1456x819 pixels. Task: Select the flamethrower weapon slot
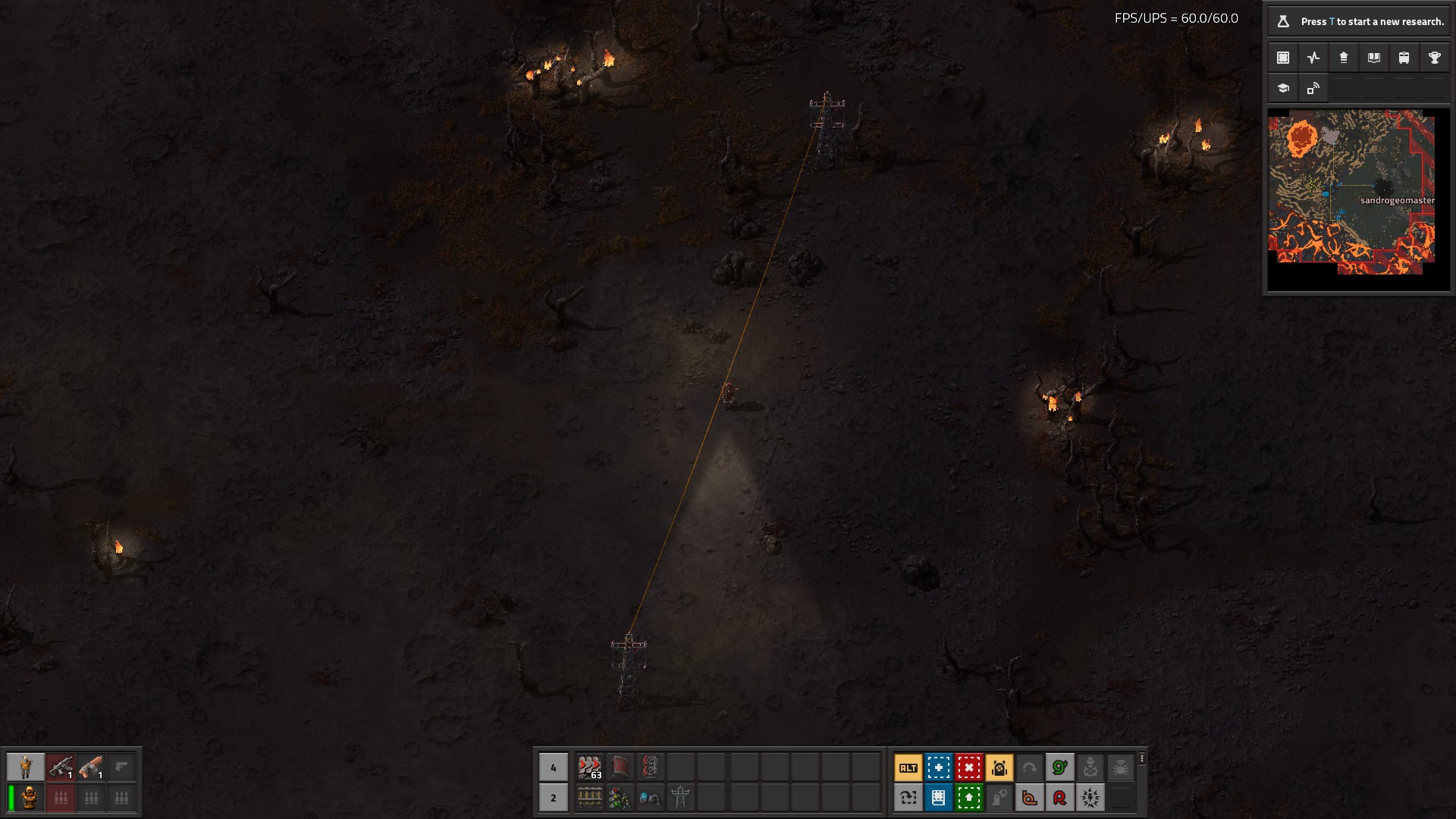pos(91,767)
